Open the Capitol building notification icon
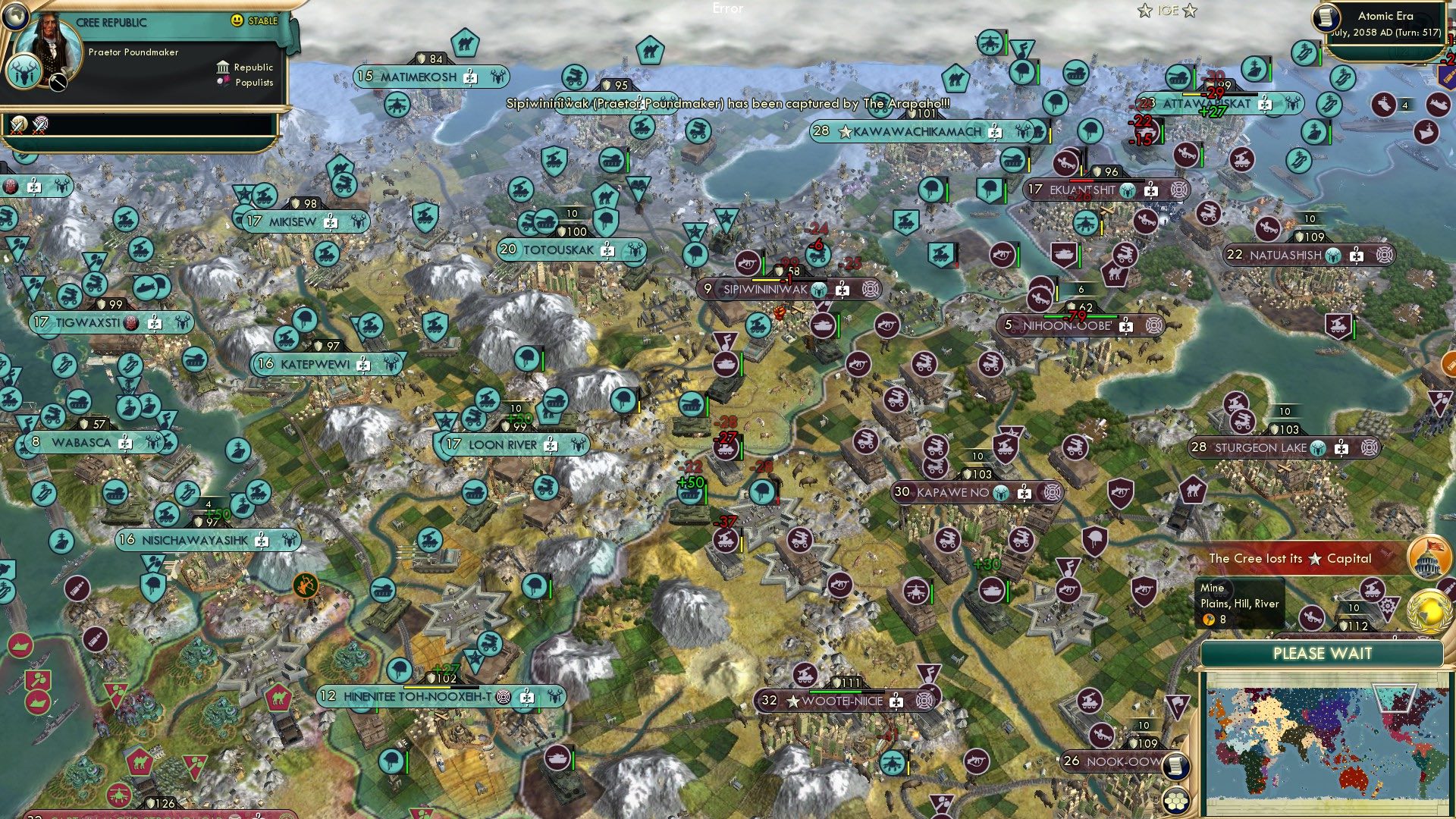 [1428, 556]
